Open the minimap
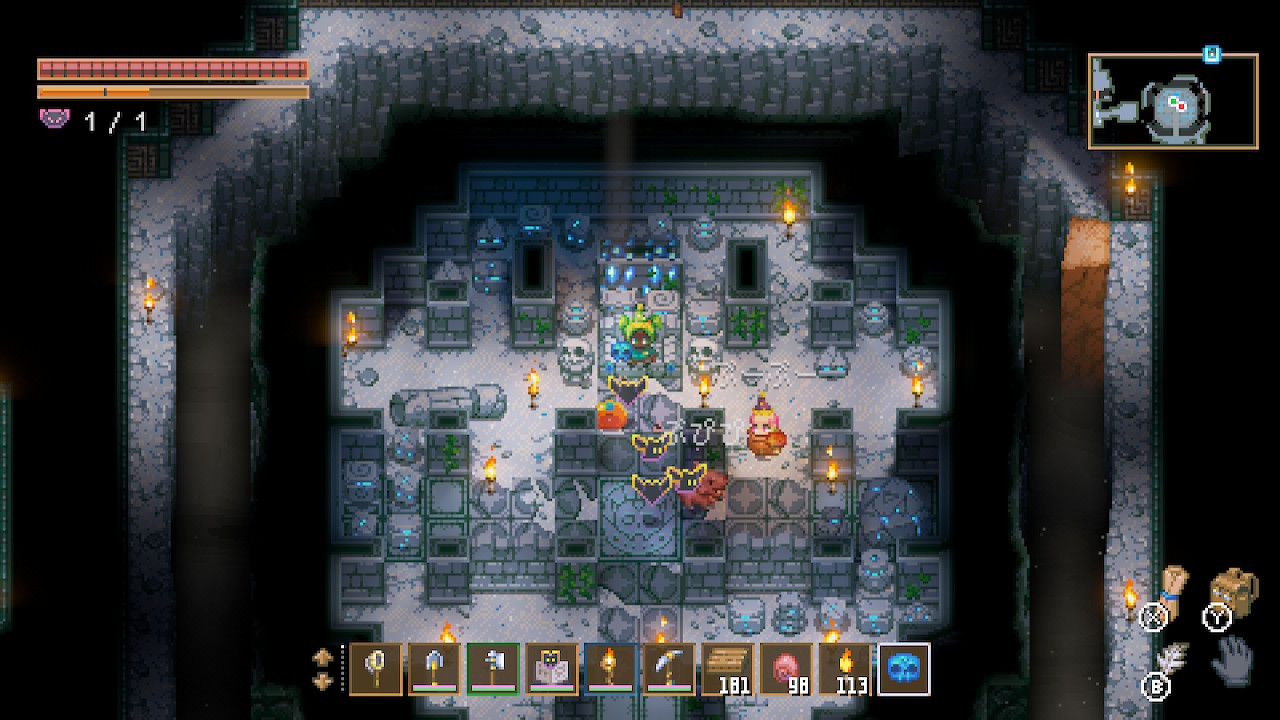 [1173, 101]
